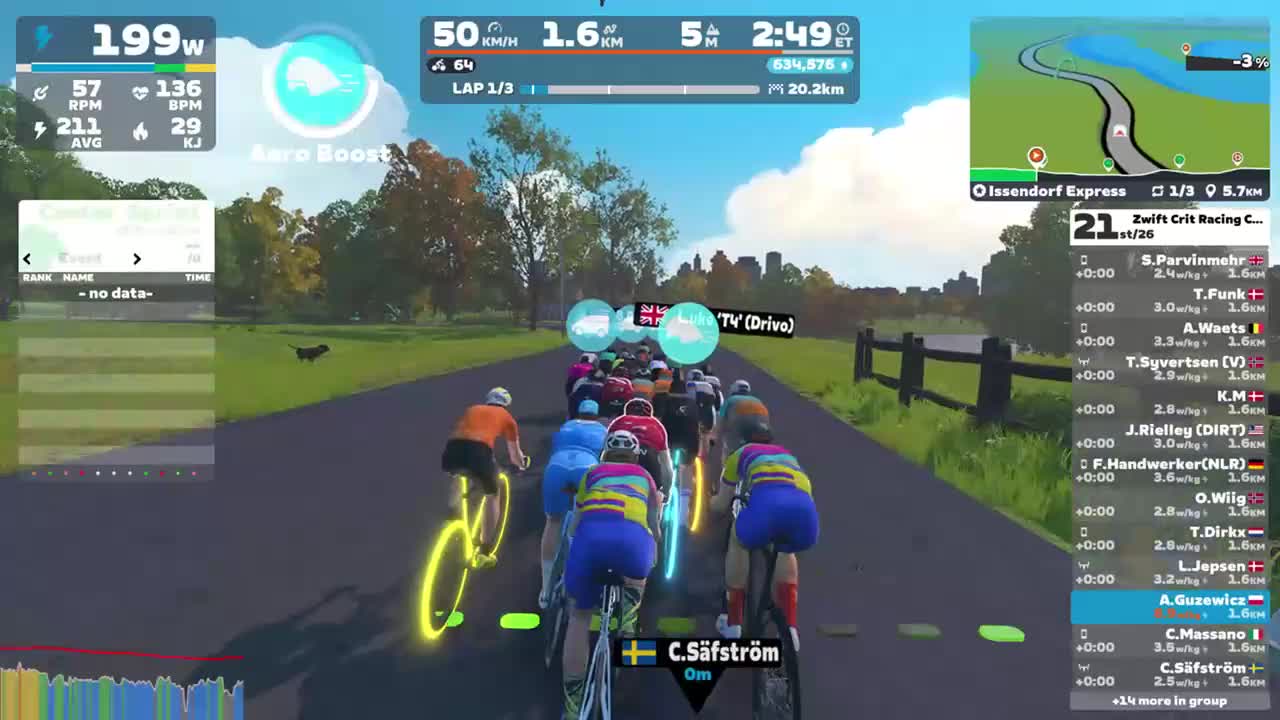Click the speedometer icon beside 50 KM/H
This screenshot has width=1280, height=720.
click(492, 30)
